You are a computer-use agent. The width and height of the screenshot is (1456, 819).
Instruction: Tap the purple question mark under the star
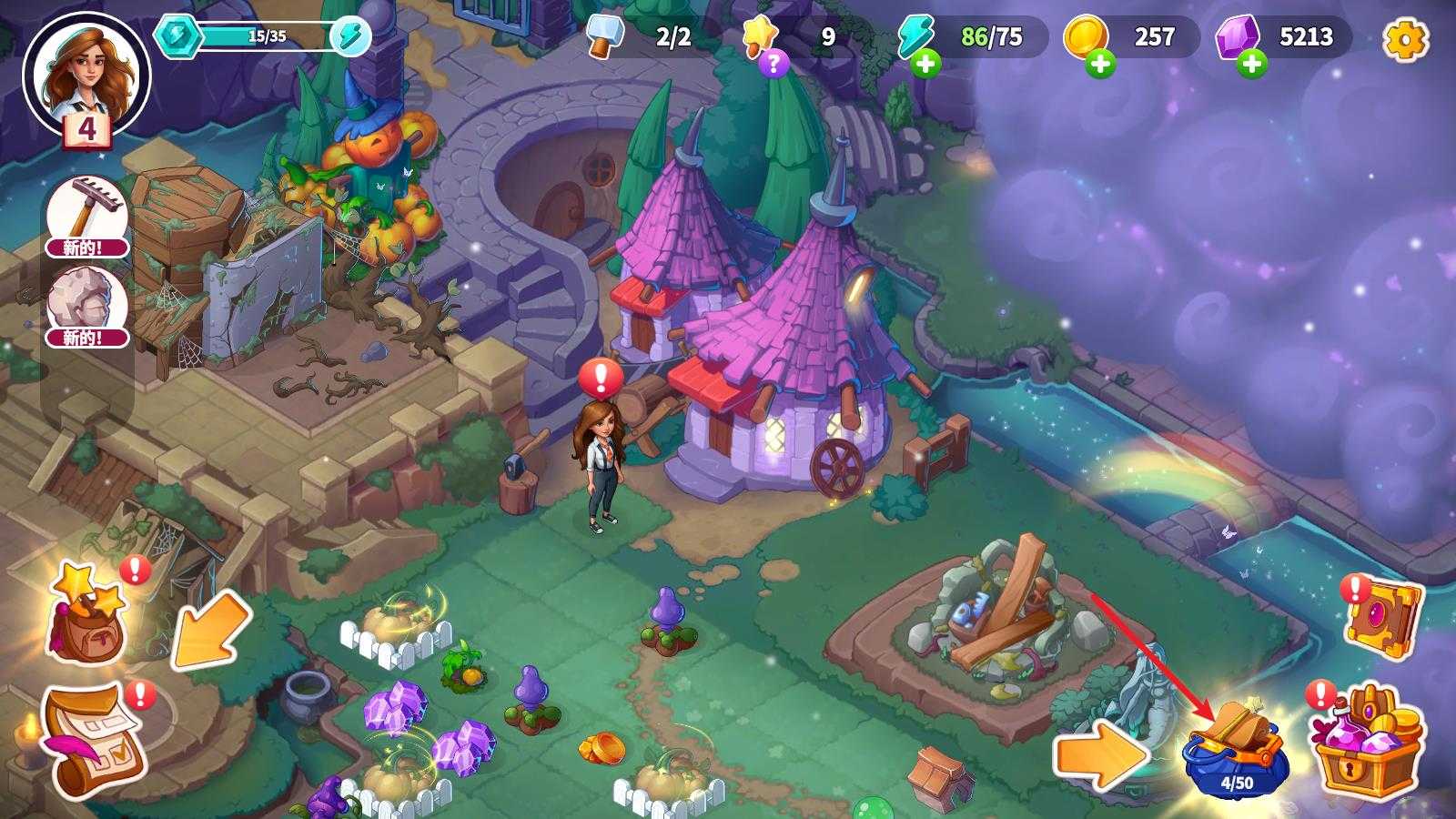pos(773,63)
